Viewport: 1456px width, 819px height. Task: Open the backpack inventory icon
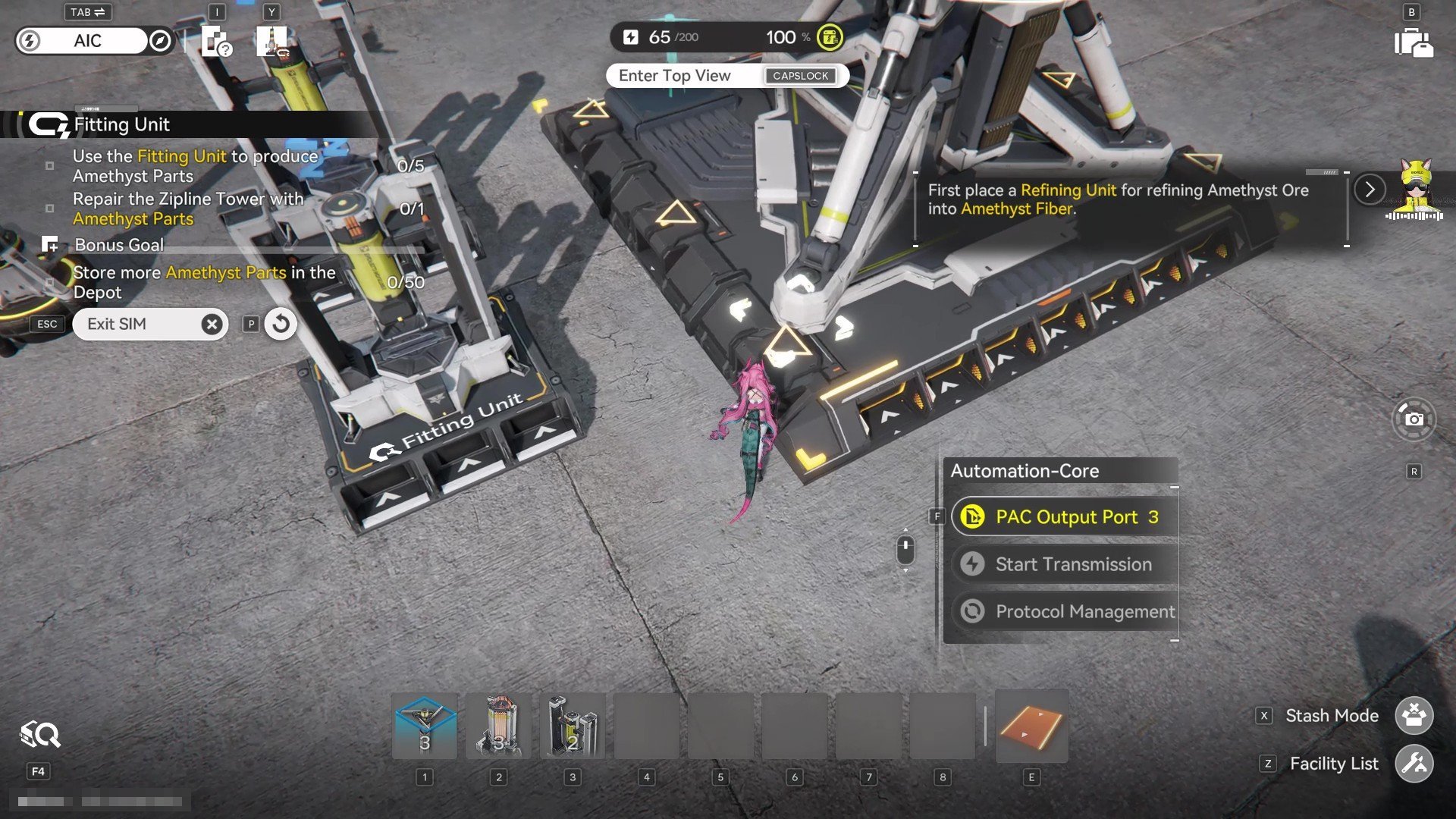point(1413,43)
